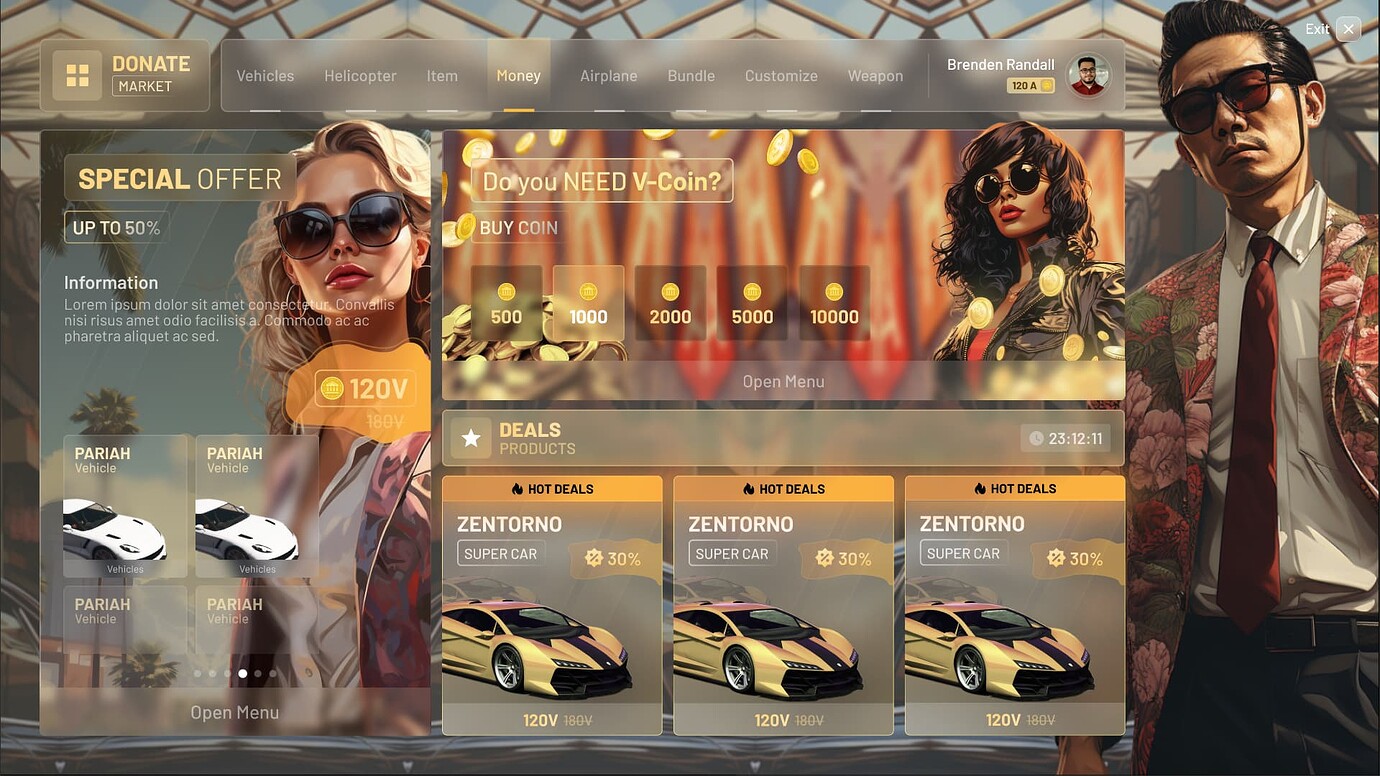This screenshot has width=1380, height=776.
Task: Click the 120V price tag on the Special Offer
Action: 364,388
